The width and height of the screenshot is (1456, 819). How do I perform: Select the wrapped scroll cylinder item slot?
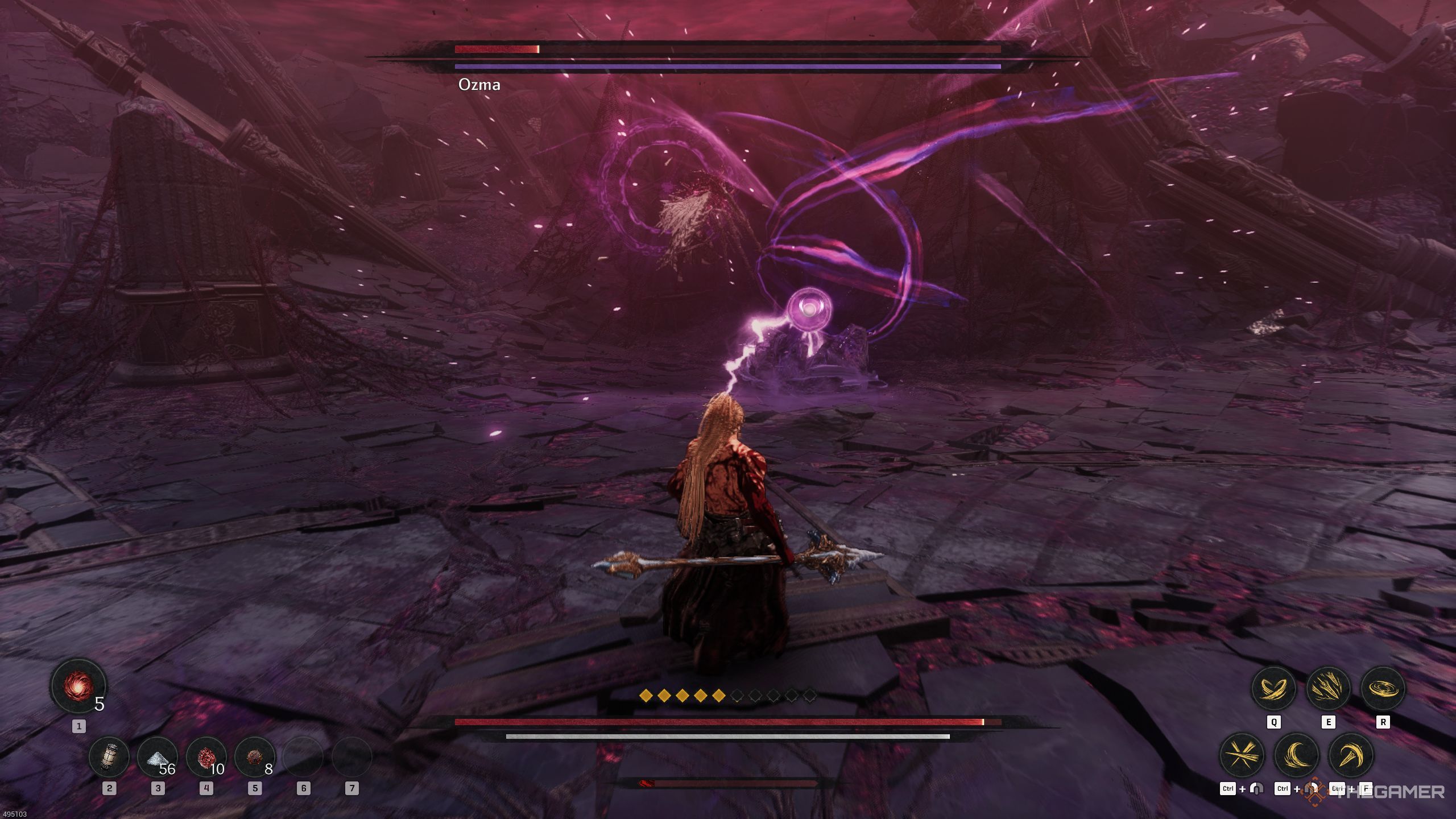click(109, 757)
